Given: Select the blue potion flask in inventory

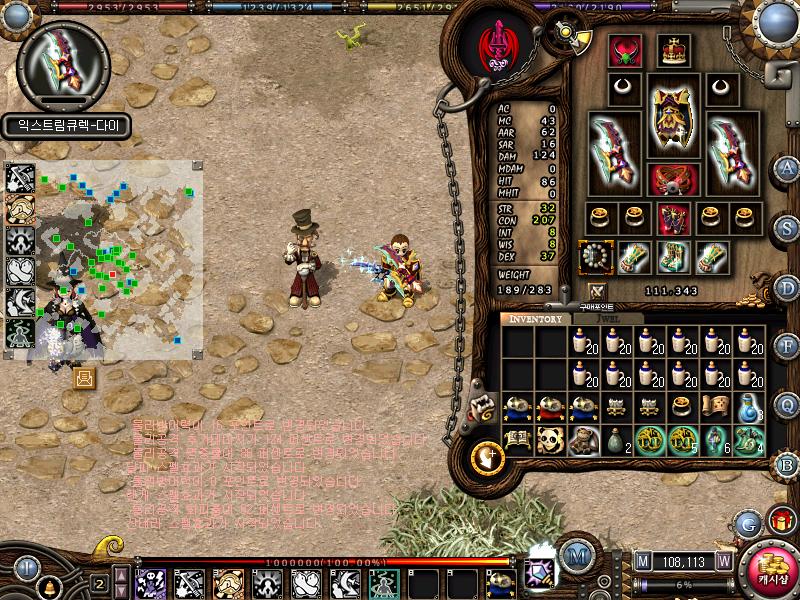Looking at the screenshot, I should pyautogui.click(x=749, y=408).
